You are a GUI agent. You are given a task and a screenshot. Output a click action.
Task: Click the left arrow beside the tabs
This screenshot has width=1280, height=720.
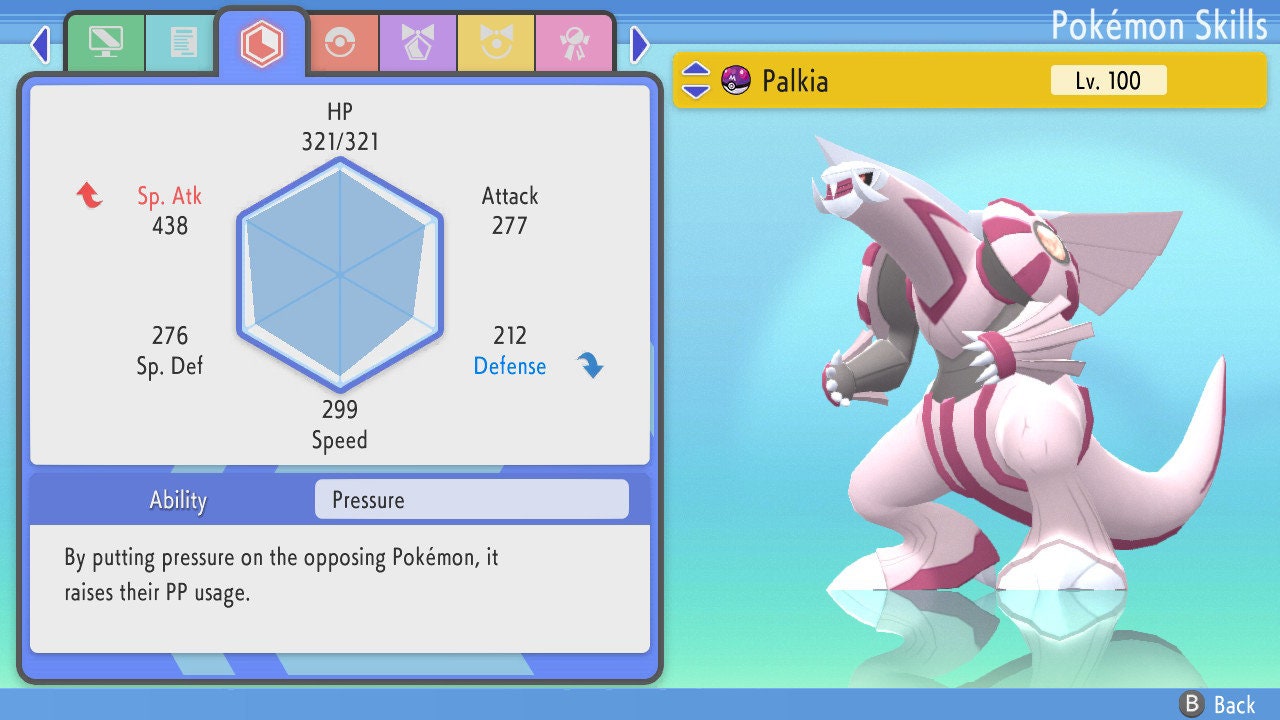(x=40, y=44)
